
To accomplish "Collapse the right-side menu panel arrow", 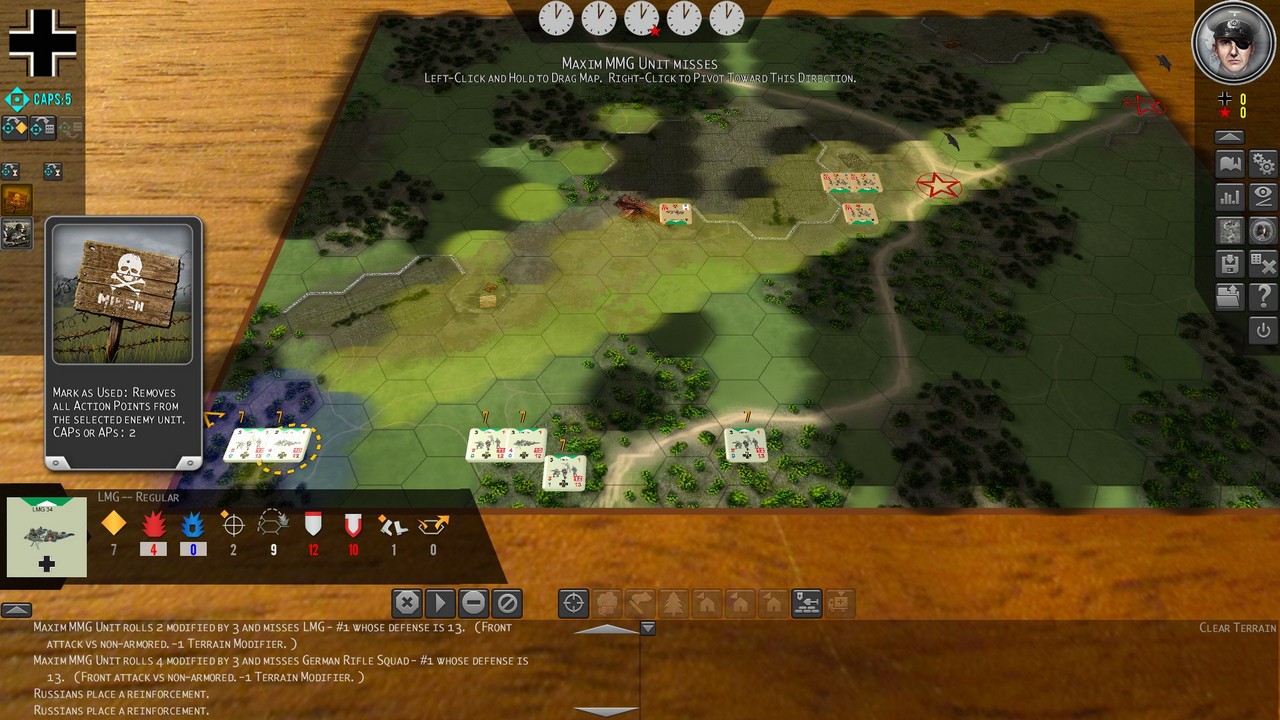I will (x=1230, y=137).
